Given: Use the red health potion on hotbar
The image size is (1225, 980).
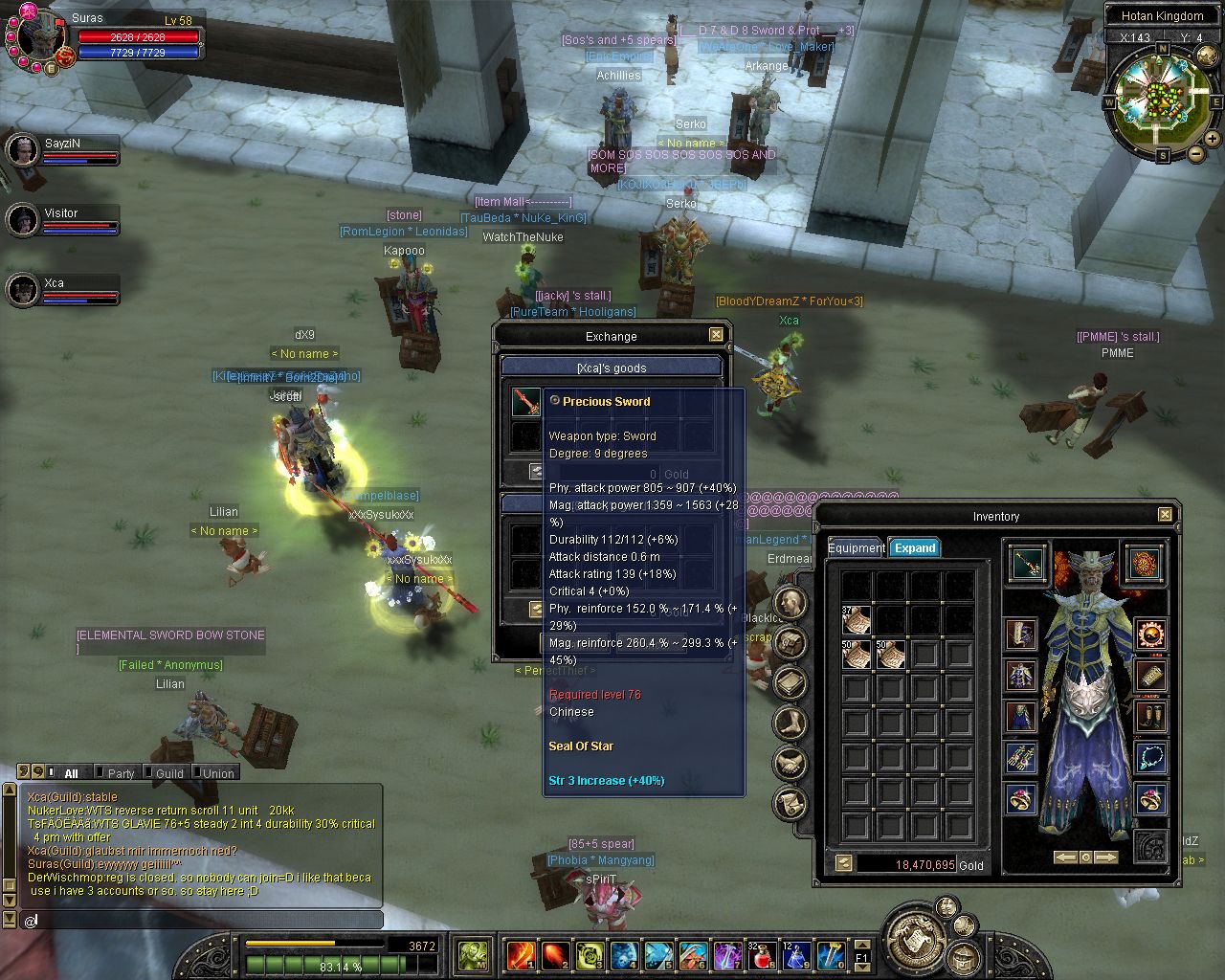Looking at the screenshot, I should [x=763, y=954].
